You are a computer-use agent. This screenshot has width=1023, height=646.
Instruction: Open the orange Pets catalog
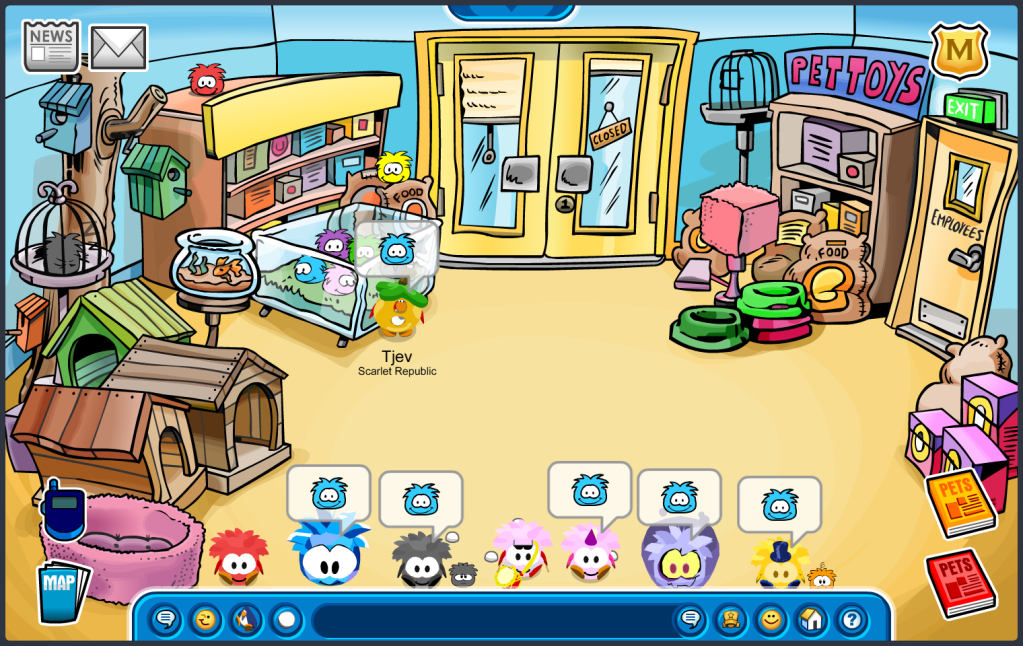tap(961, 502)
